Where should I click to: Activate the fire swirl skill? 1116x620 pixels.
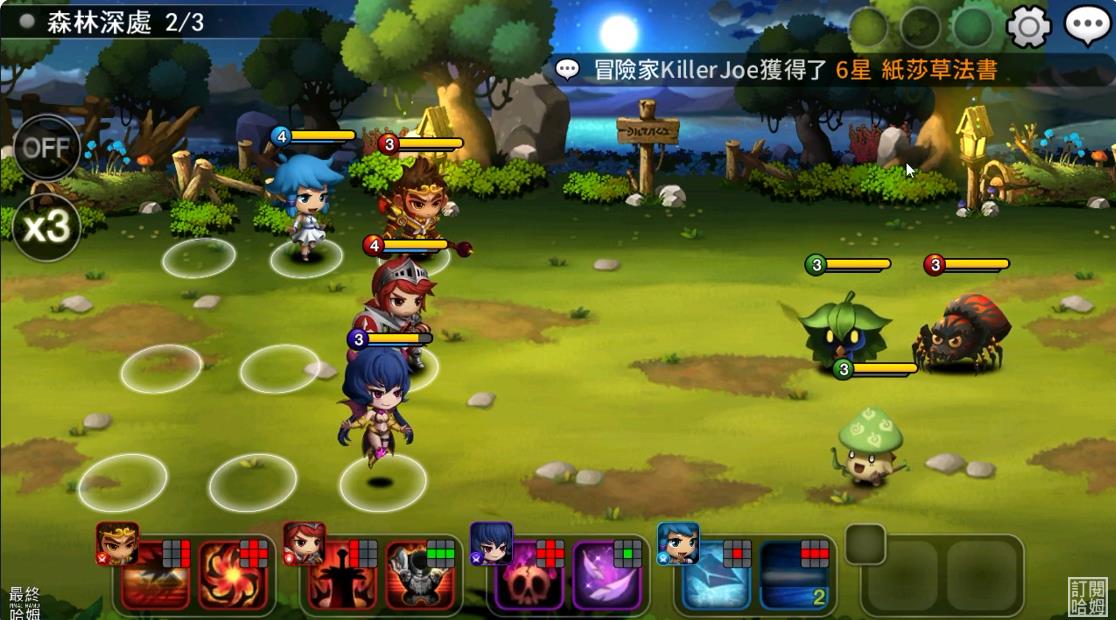[234, 575]
